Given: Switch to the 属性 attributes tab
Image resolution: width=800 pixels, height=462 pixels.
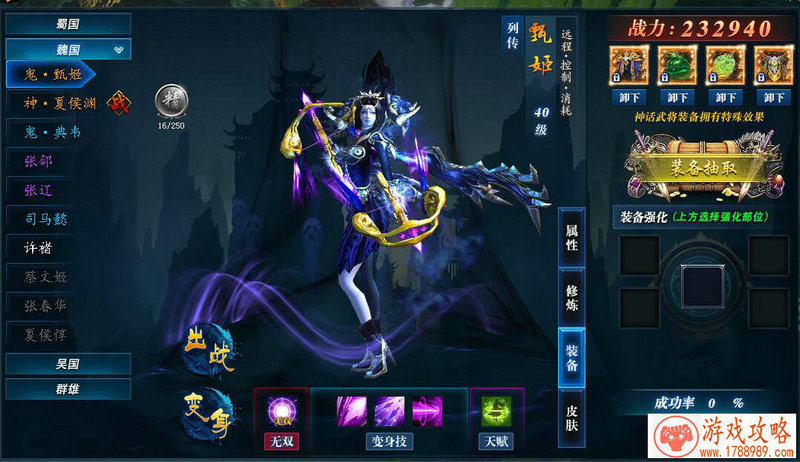Looking at the screenshot, I should point(572,236).
